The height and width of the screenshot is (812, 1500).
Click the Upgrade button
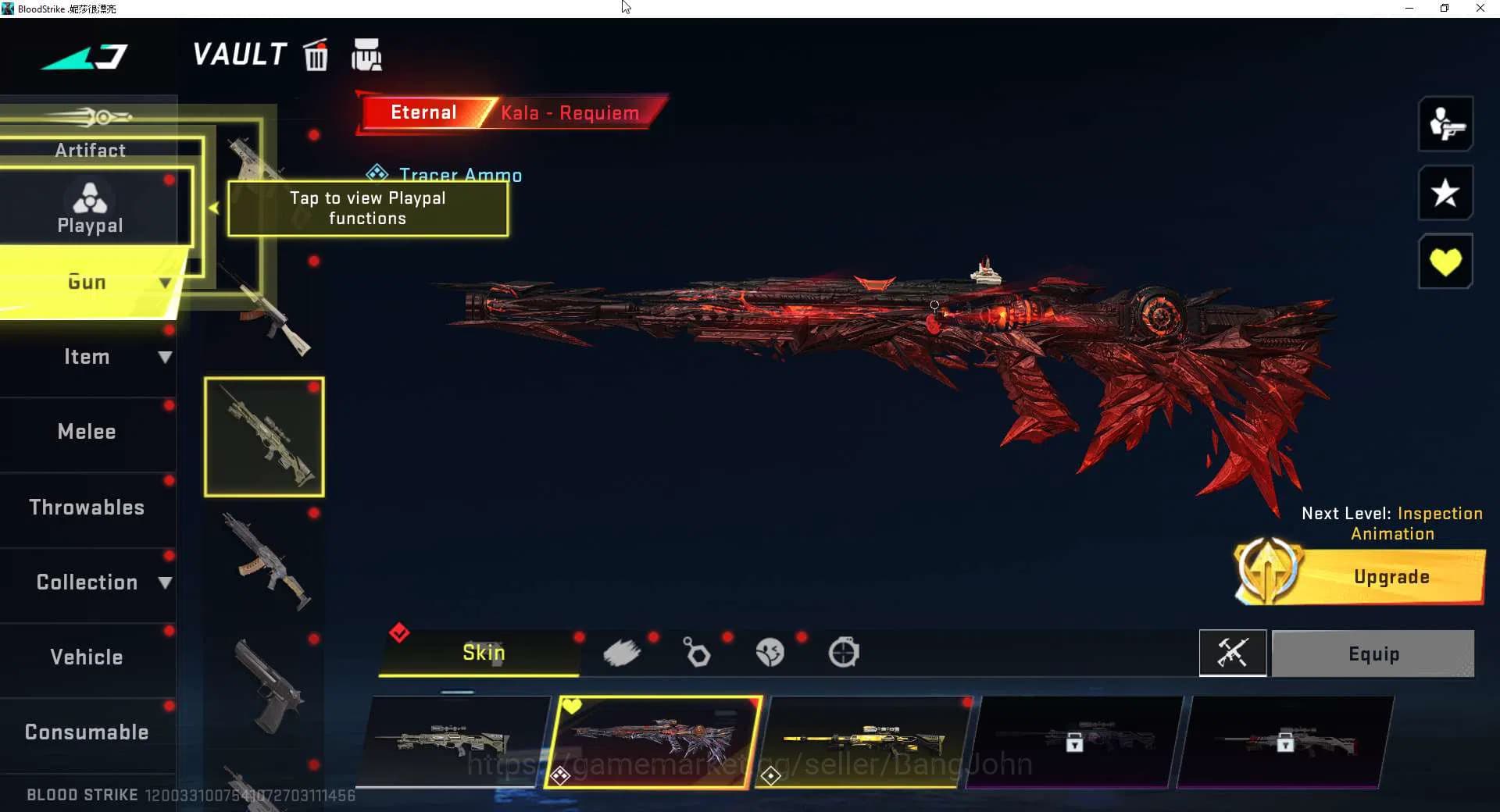click(1391, 577)
